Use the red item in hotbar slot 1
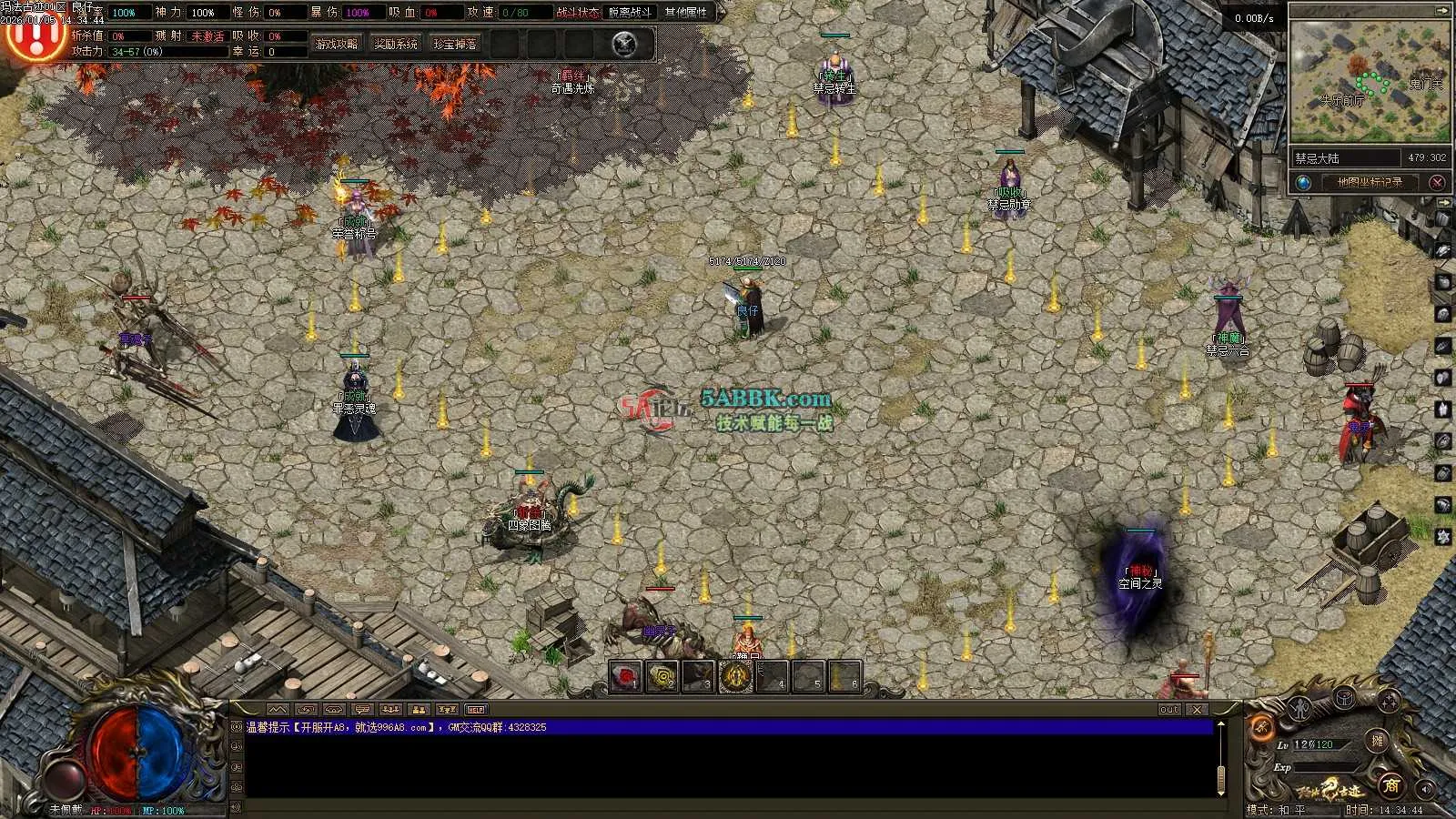Viewport: 1456px width, 819px height. point(625,677)
